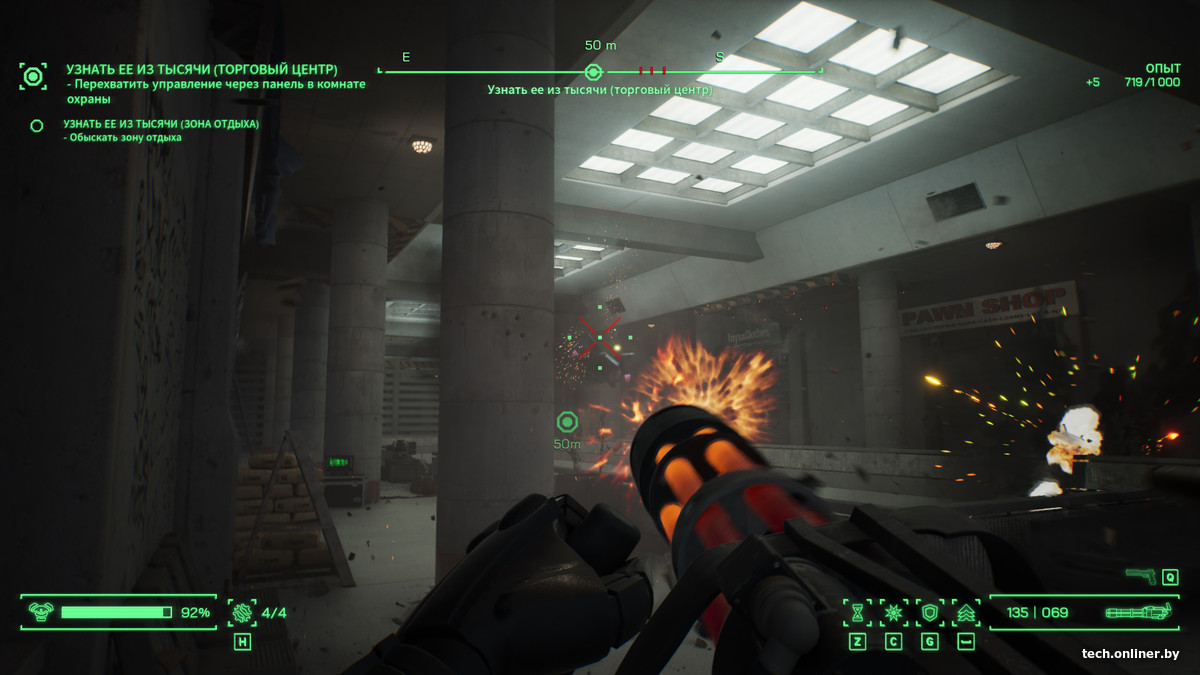Image resolution: width=1200 pixels, height=675 pixels.
Task: Click the objective marker on the compass
Action: pyautogui.click(x=593, y=71)
